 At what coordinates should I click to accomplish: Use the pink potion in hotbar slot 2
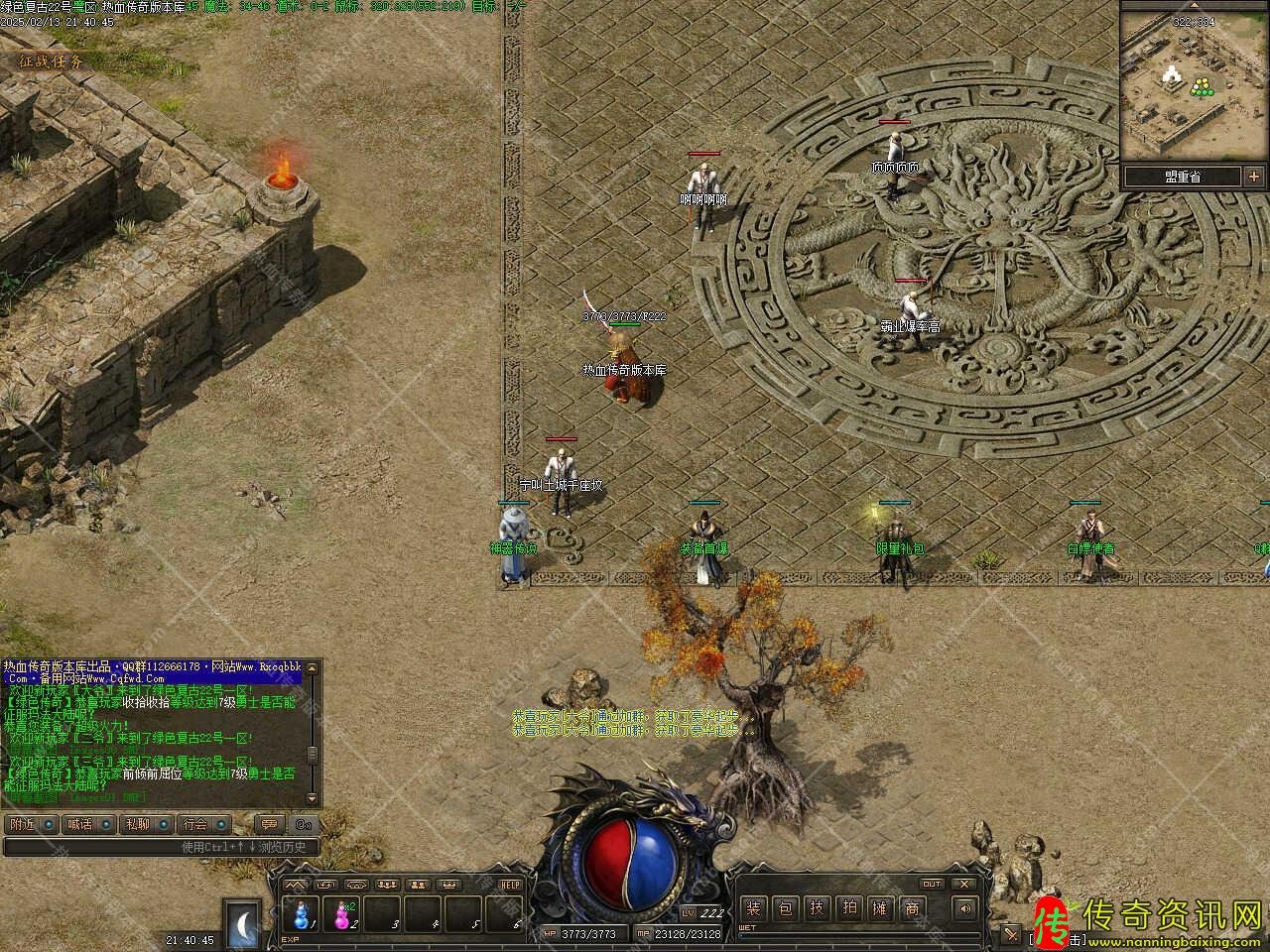point(343,913)
